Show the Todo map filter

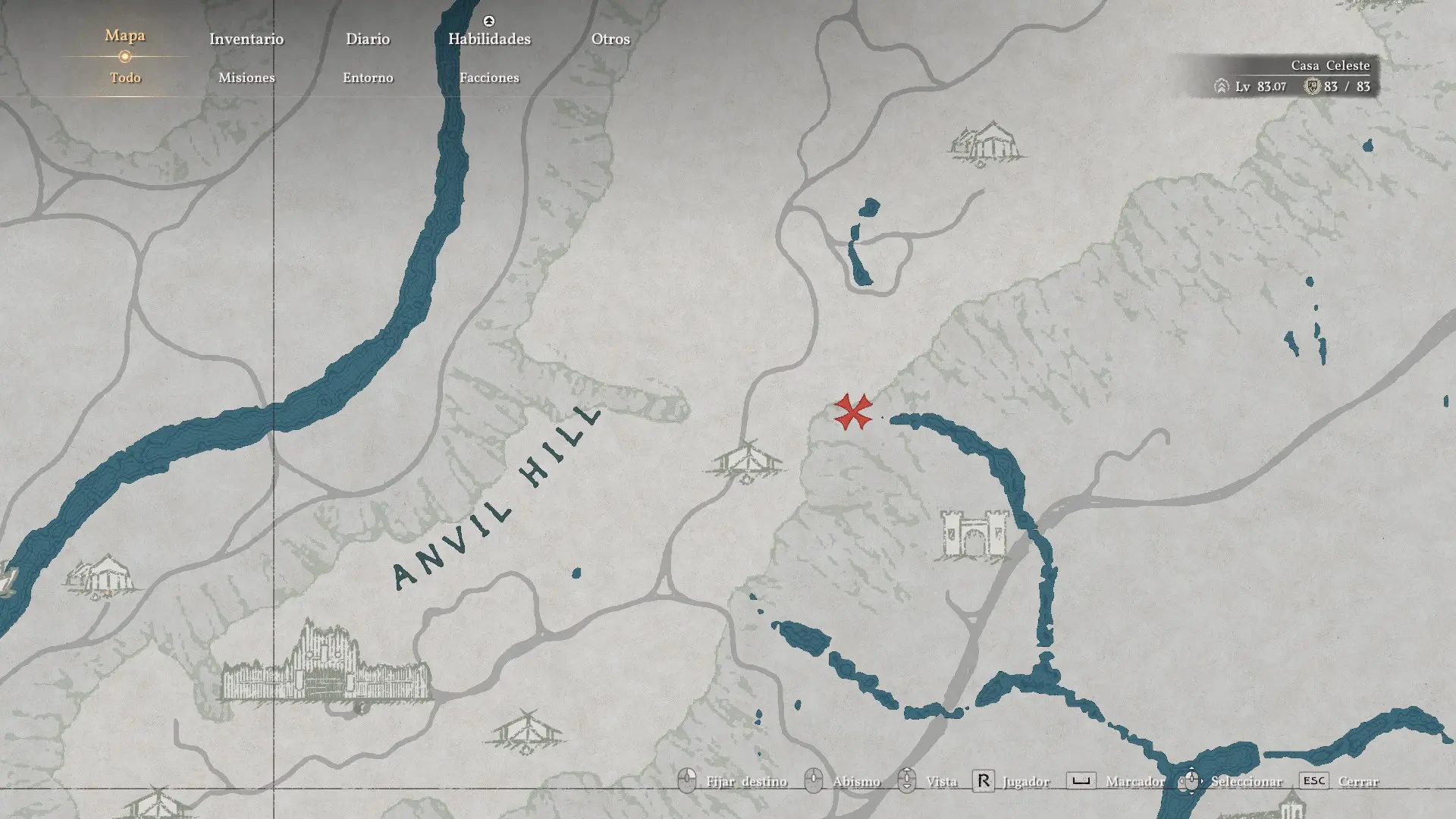click(125, 77)
